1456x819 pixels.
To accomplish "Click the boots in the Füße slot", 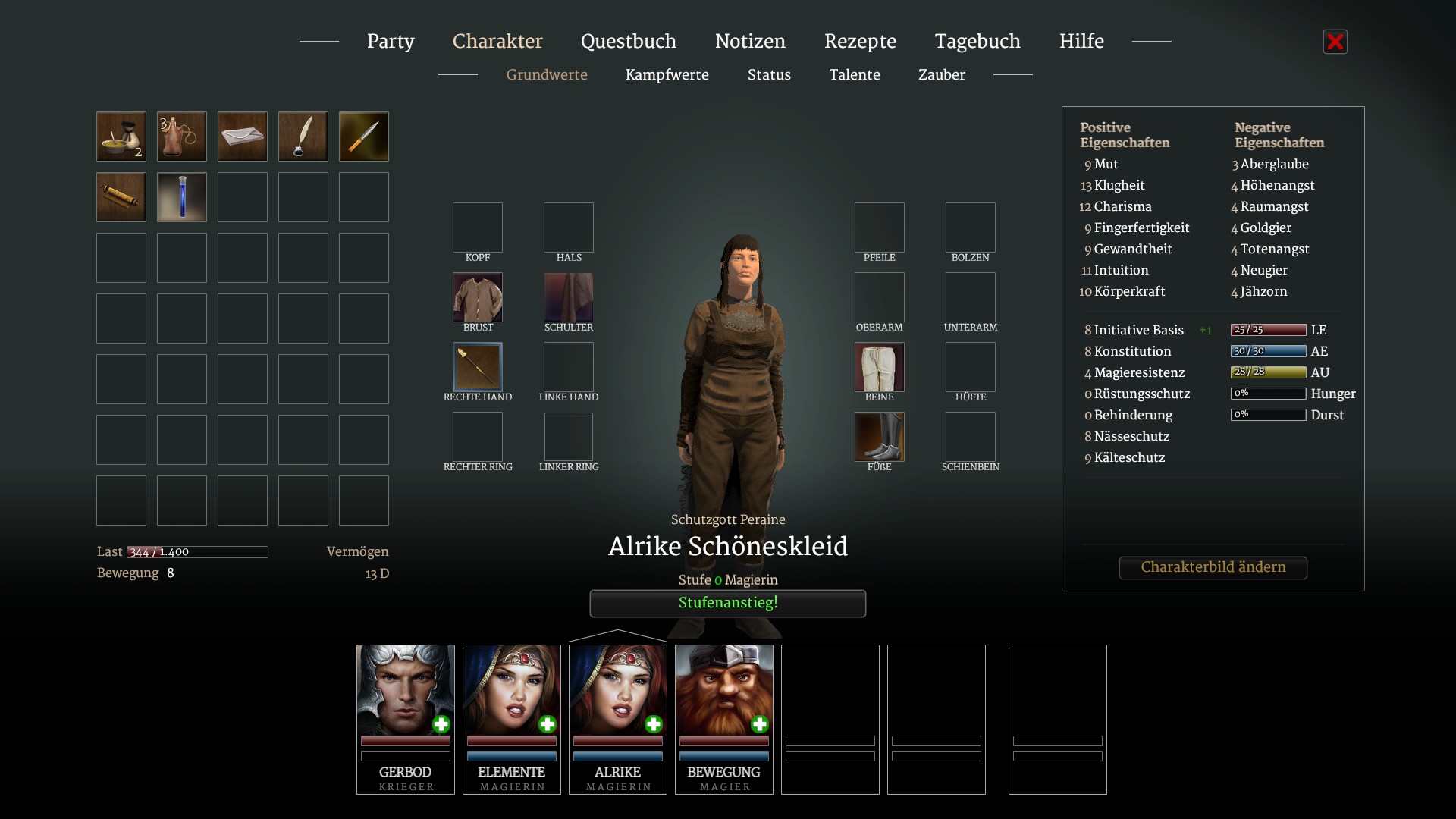I will (880, 437).
